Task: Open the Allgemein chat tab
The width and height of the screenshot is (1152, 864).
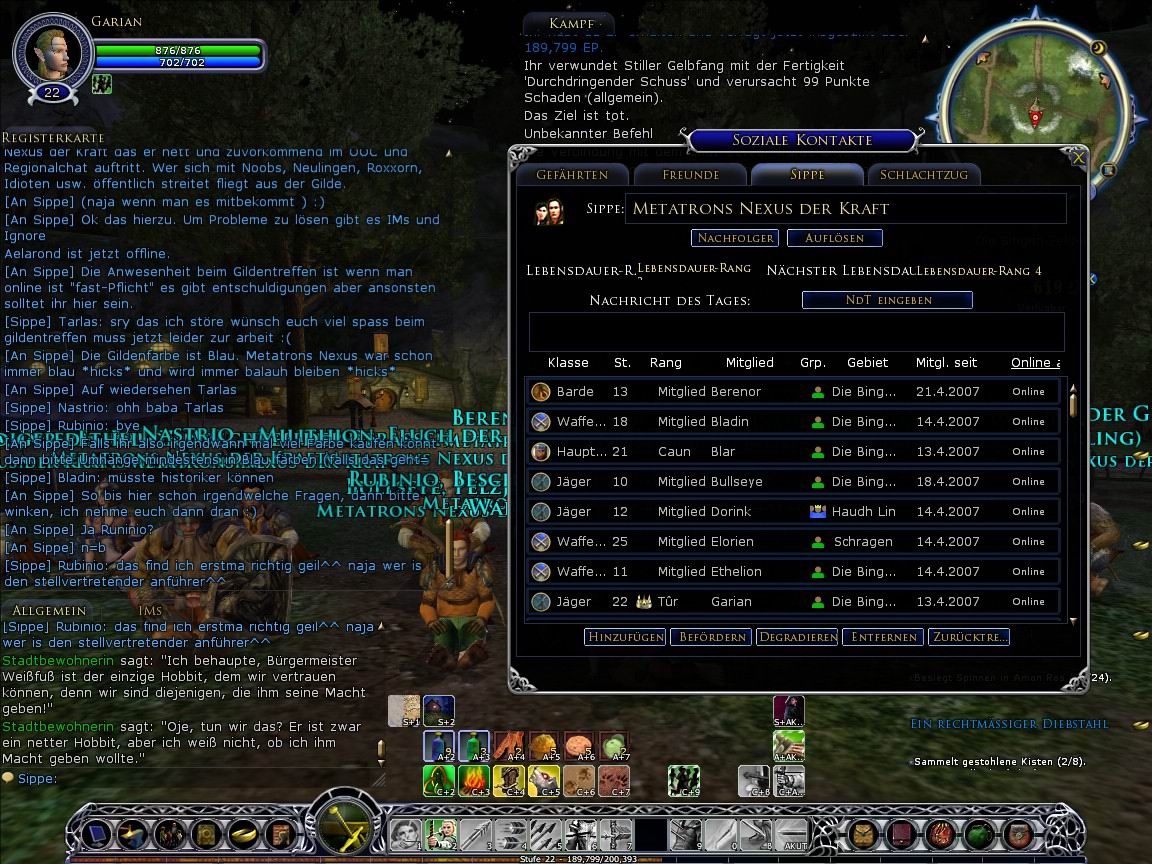Action: [49, 610]
